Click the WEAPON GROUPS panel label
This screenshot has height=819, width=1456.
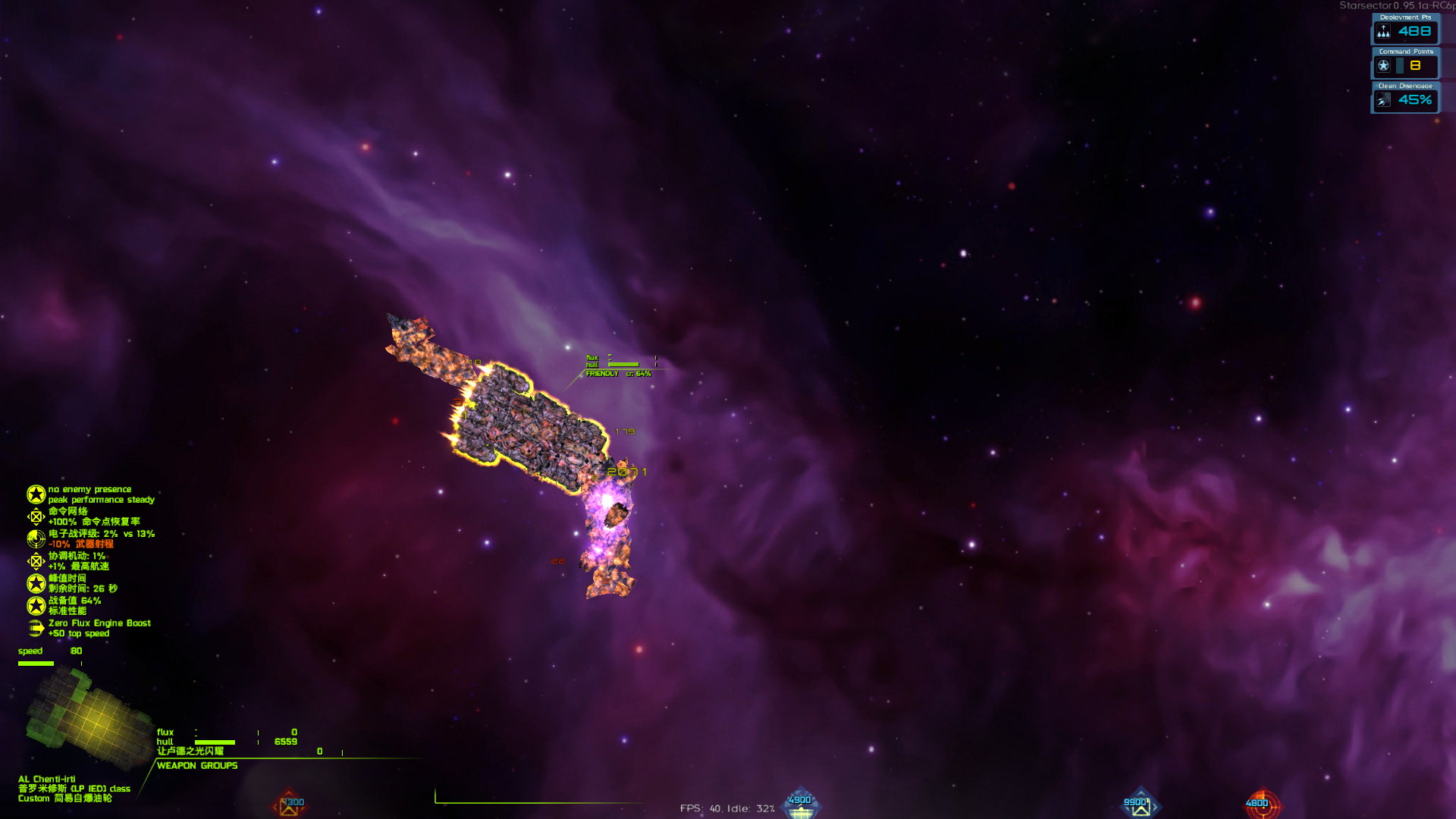(196, 766)
